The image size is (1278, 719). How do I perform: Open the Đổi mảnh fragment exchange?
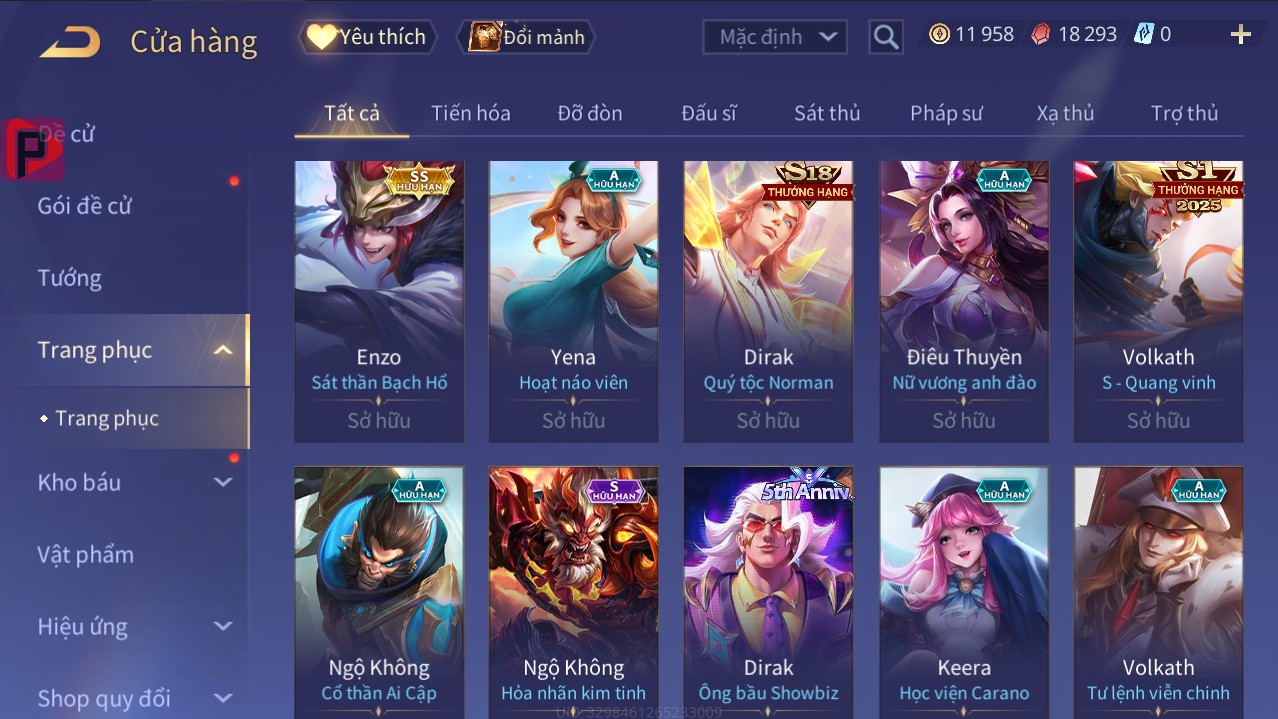527,37
